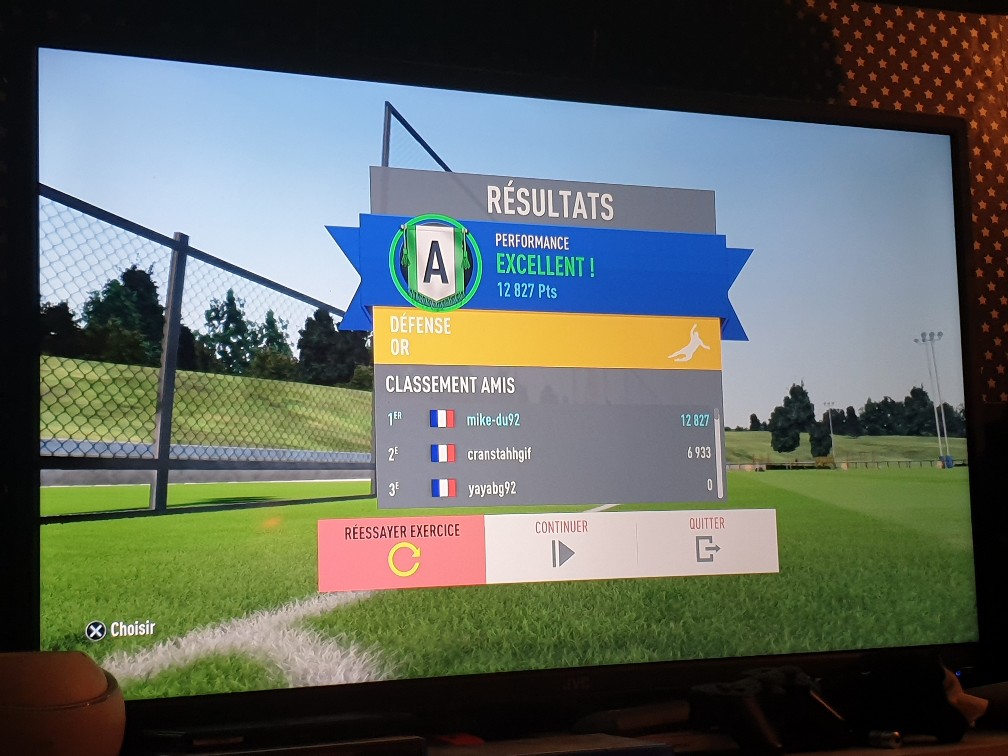Pick yayabg92 in friends ranking
Viewport: 1008px width, 756px height.
(x=548, y=488)
